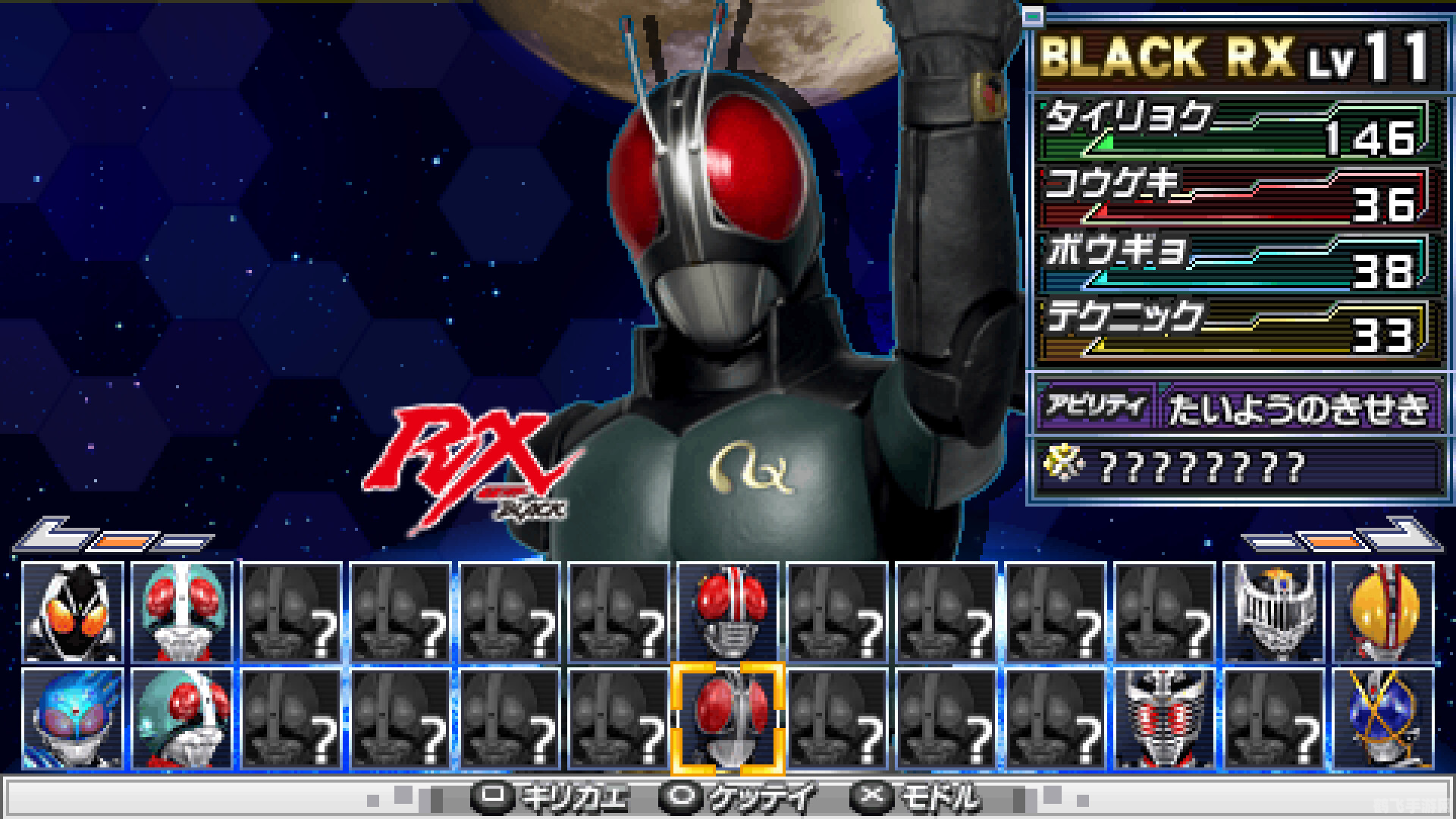Click the タイリョク stat bar showing 146
Screen dimensions: 1456x819
(x=1236, y=129)
